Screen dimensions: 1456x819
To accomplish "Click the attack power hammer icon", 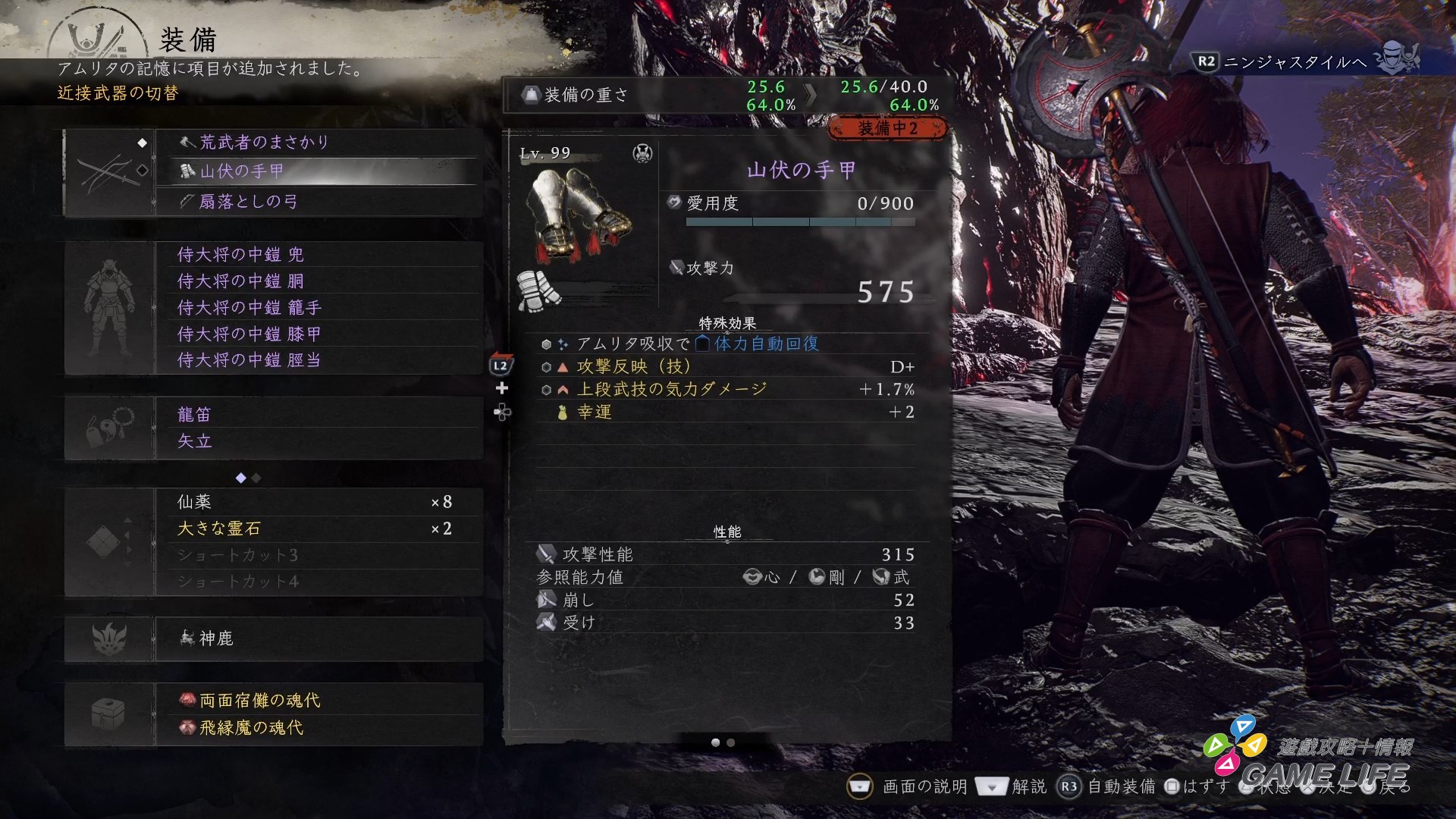I will click(x=677, y=268).
